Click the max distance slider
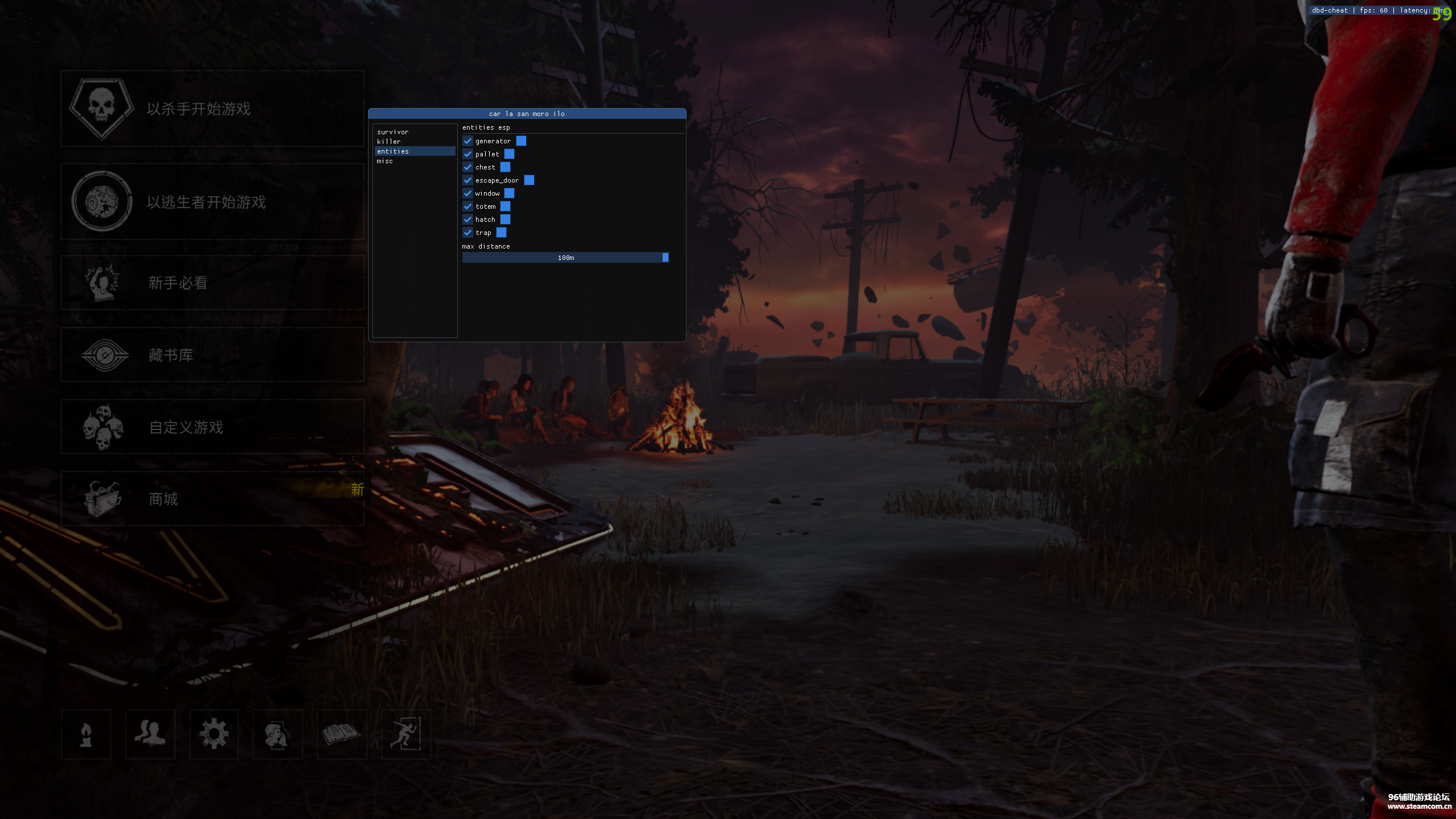The image size is (1456, 819). (565, 258)
